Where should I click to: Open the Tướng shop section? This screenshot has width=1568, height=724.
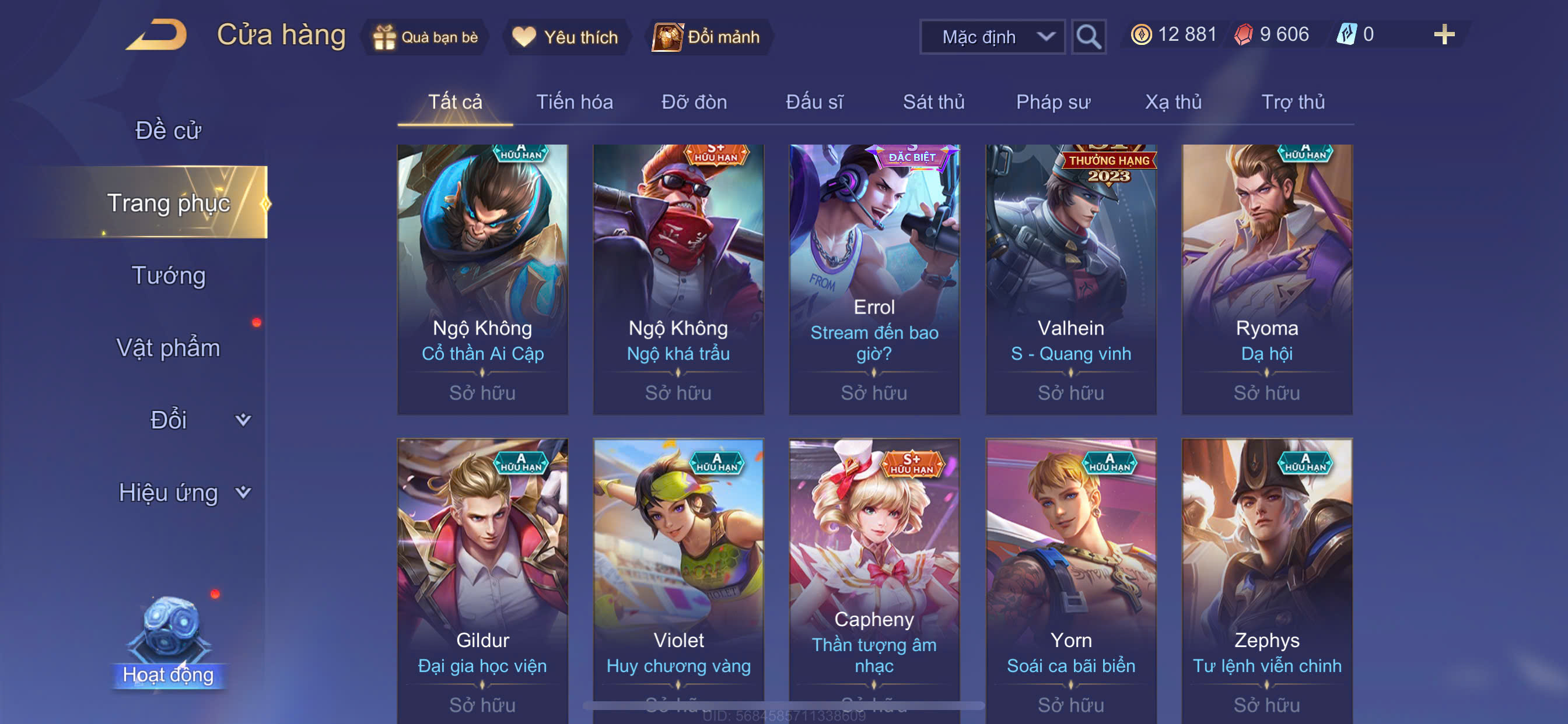[168, 275]
